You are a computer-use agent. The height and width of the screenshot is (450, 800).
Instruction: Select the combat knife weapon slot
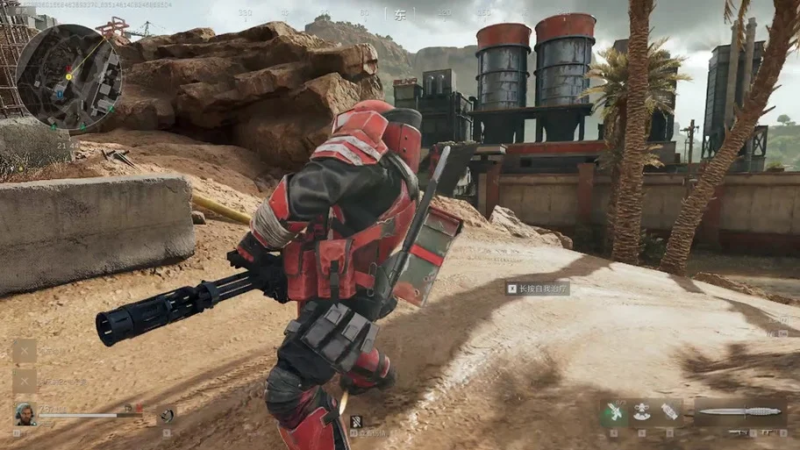click(x=740, y=411)
